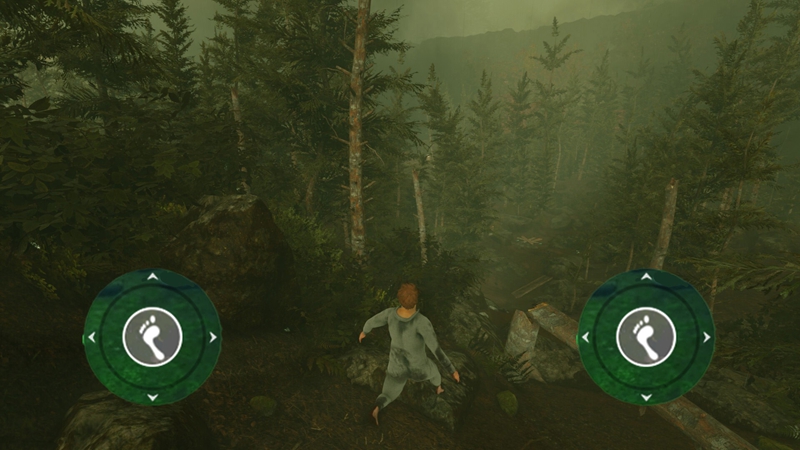Choose the left-pointing arrow on the right pad

point(586,337)
